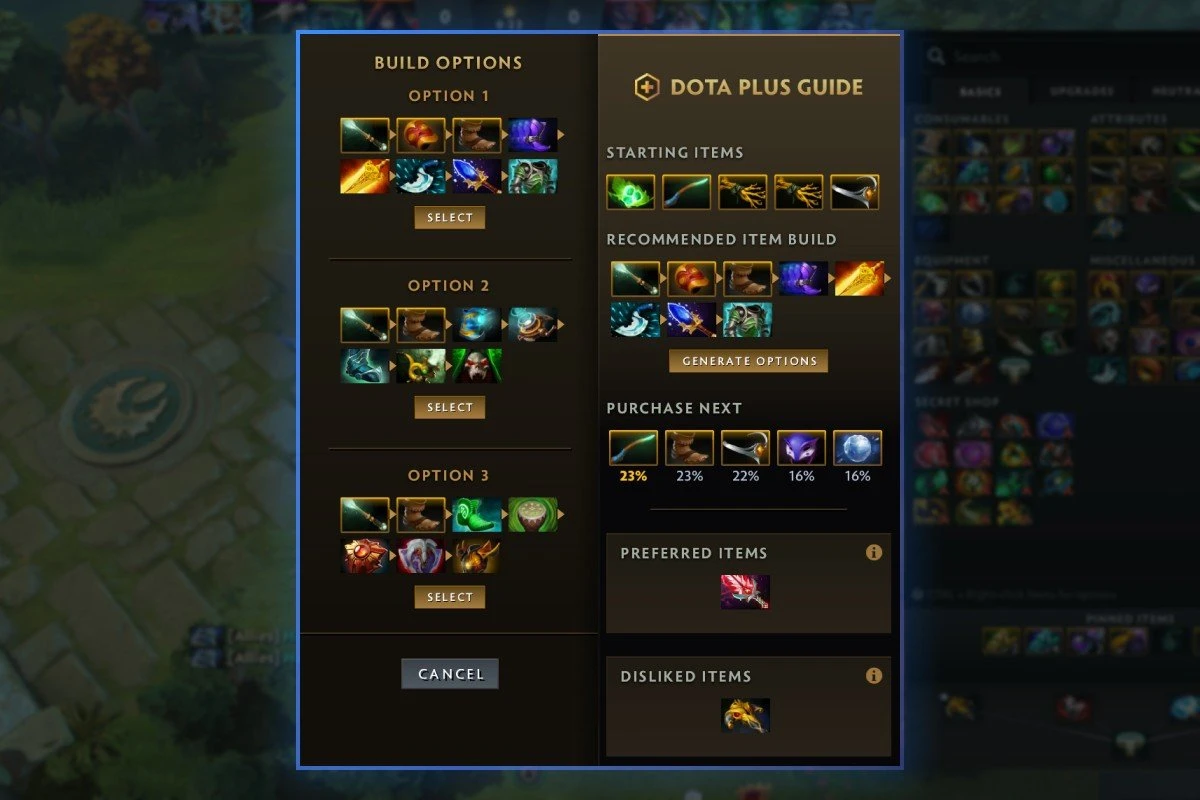Cancel the build options dialog

tap(450, 674)
